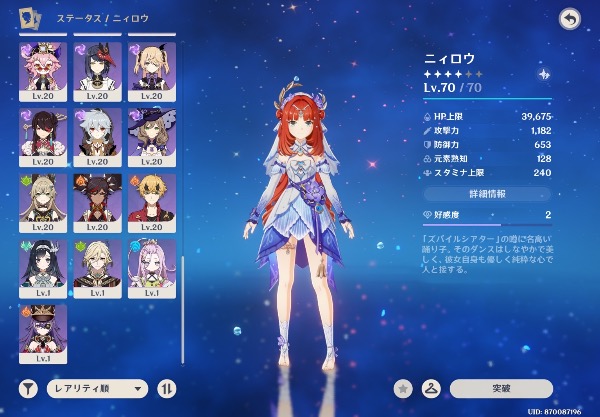Choose the last character wearing a dark cap

[x=43, y=330]
